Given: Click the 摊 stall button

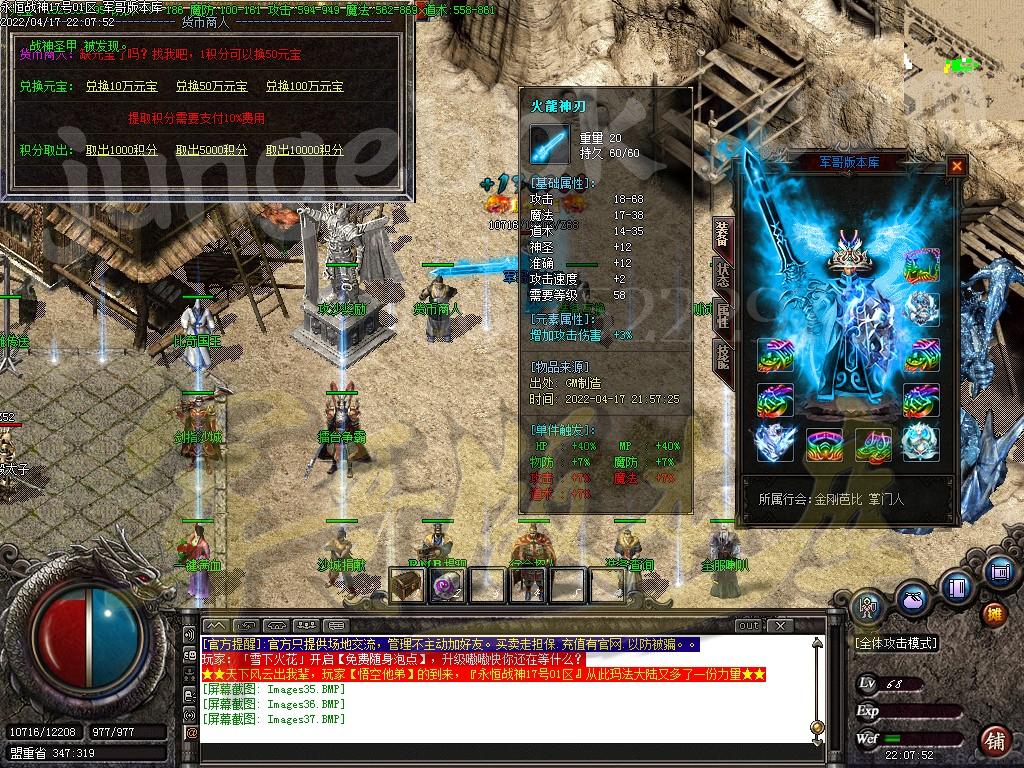Looking at the screenshot, I should [994, 613].
